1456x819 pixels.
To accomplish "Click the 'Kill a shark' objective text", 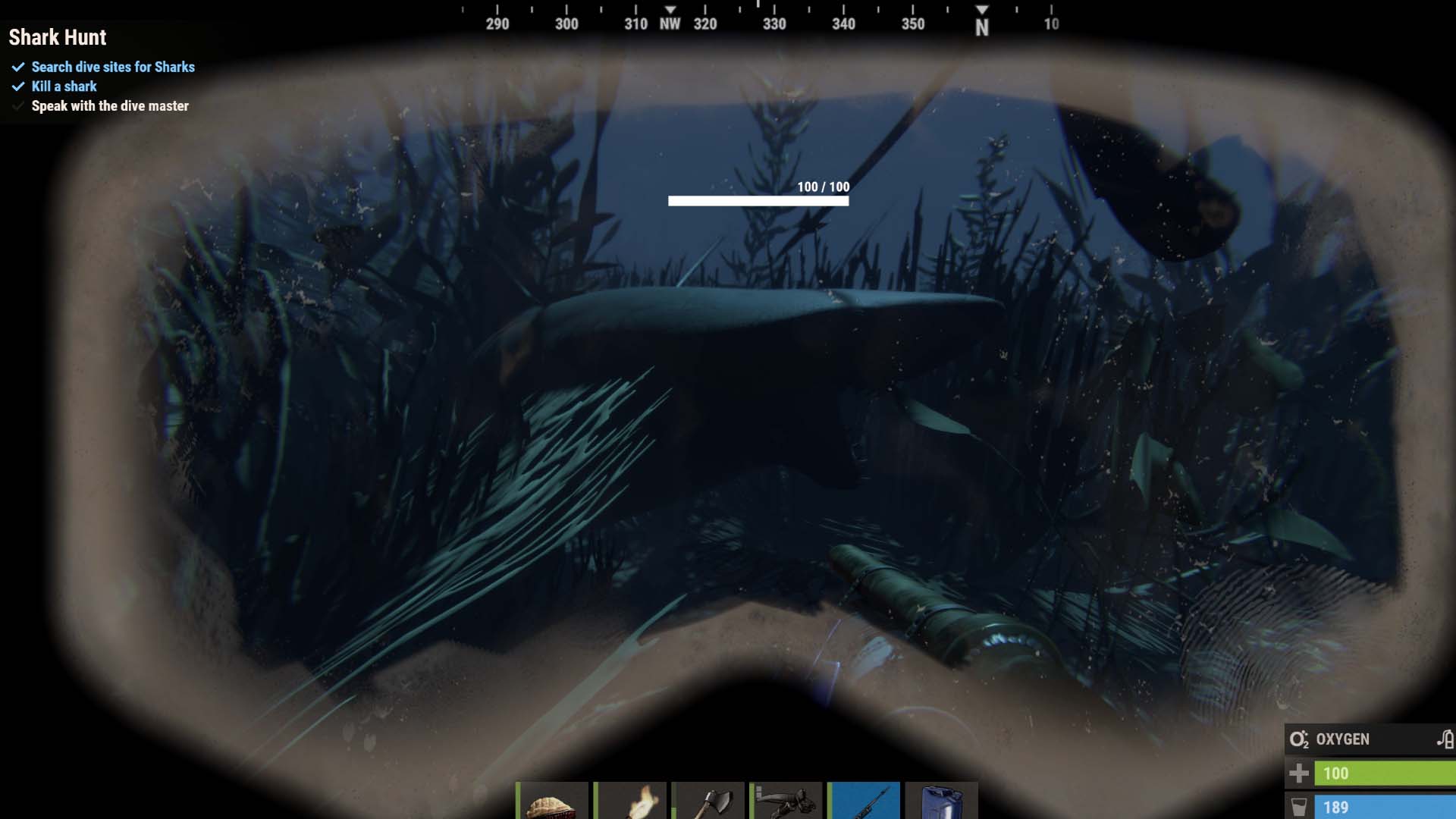I will tap(63, 86).
